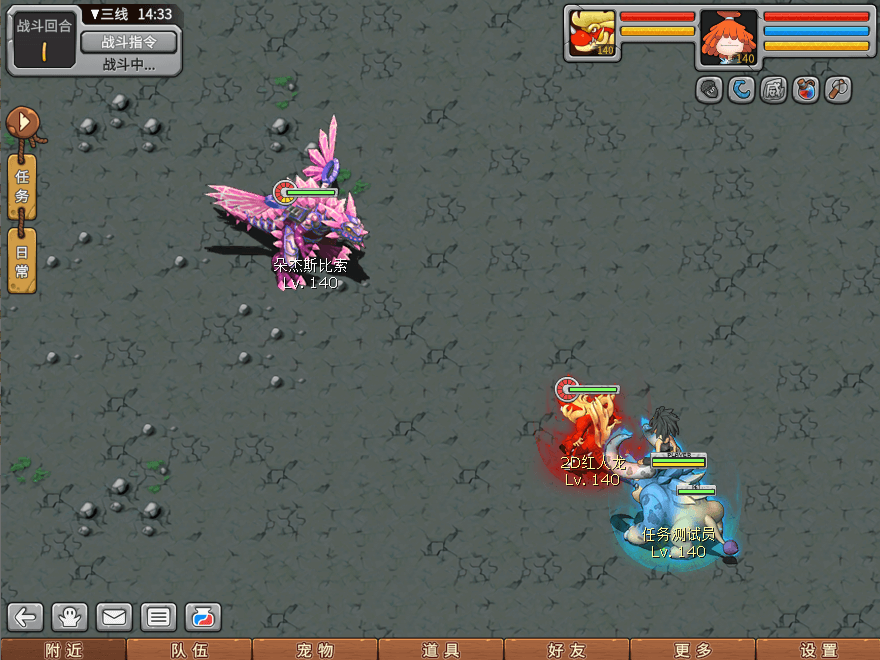
Task: Open the 任务 quest panel
Action: pyautogui.click(x=22, y=186)
